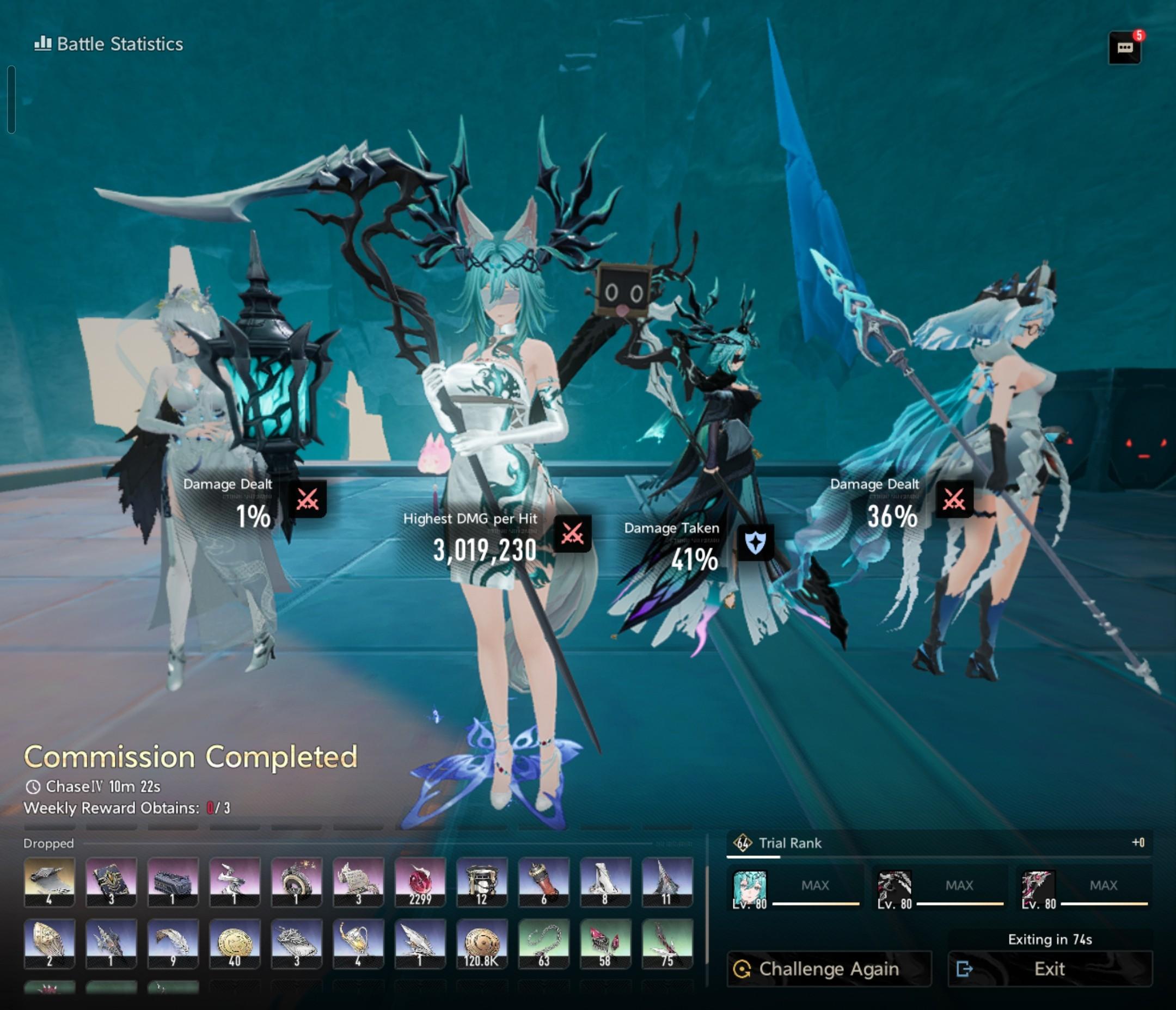Viewport: 1176px width, 1010px height.
Task: View the white feather drop with 9
Action: [x=173, y=943]
